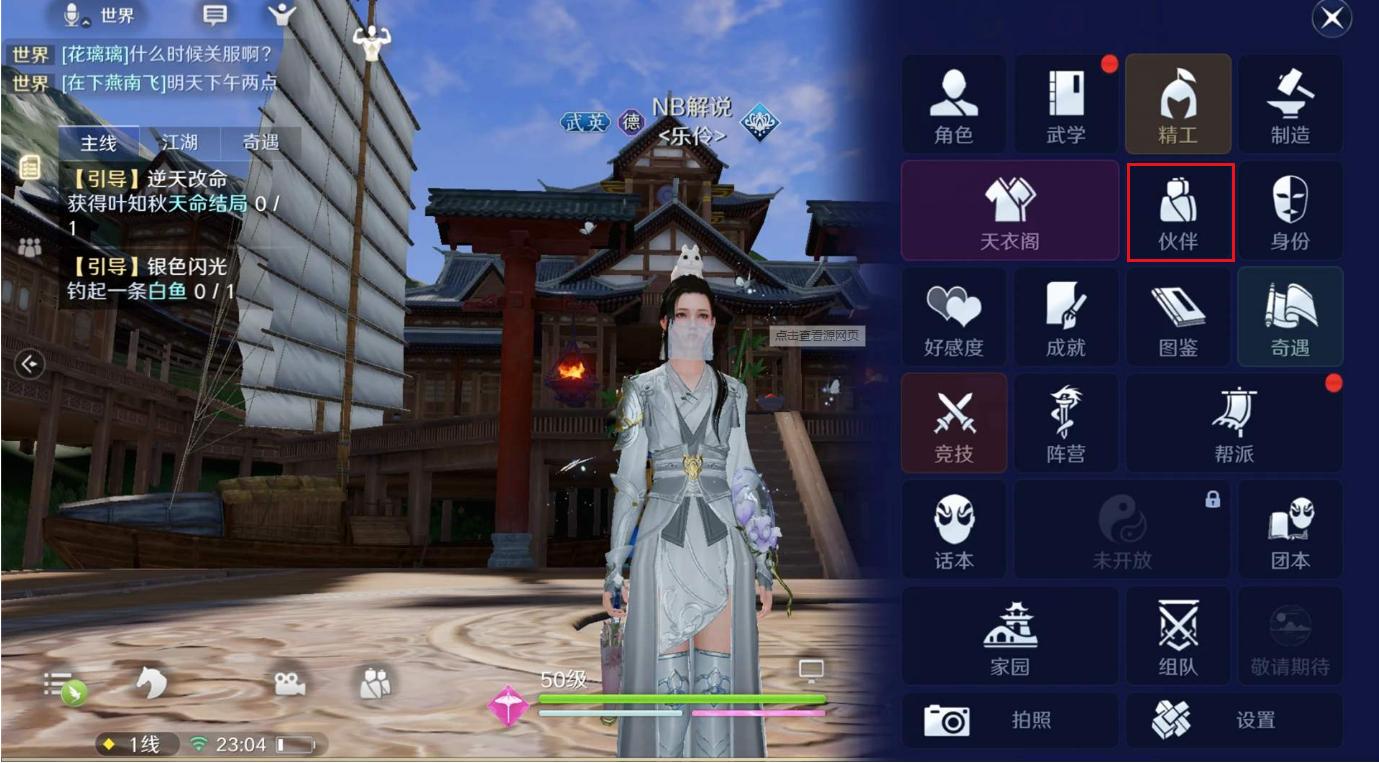
Task: Select the 精工 refinement icon
Action: tap(1178, 103)
